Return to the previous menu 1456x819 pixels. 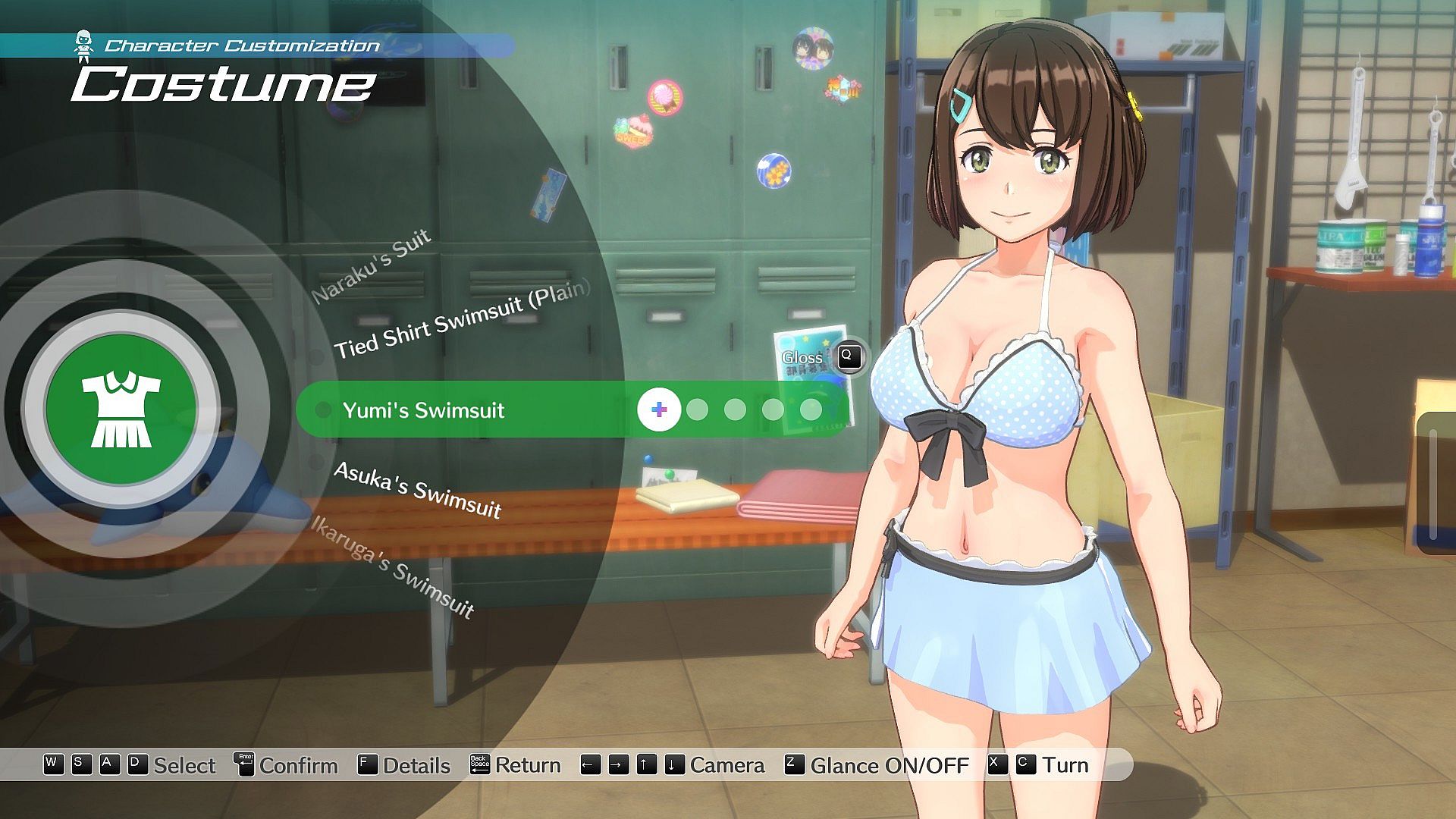516,765
